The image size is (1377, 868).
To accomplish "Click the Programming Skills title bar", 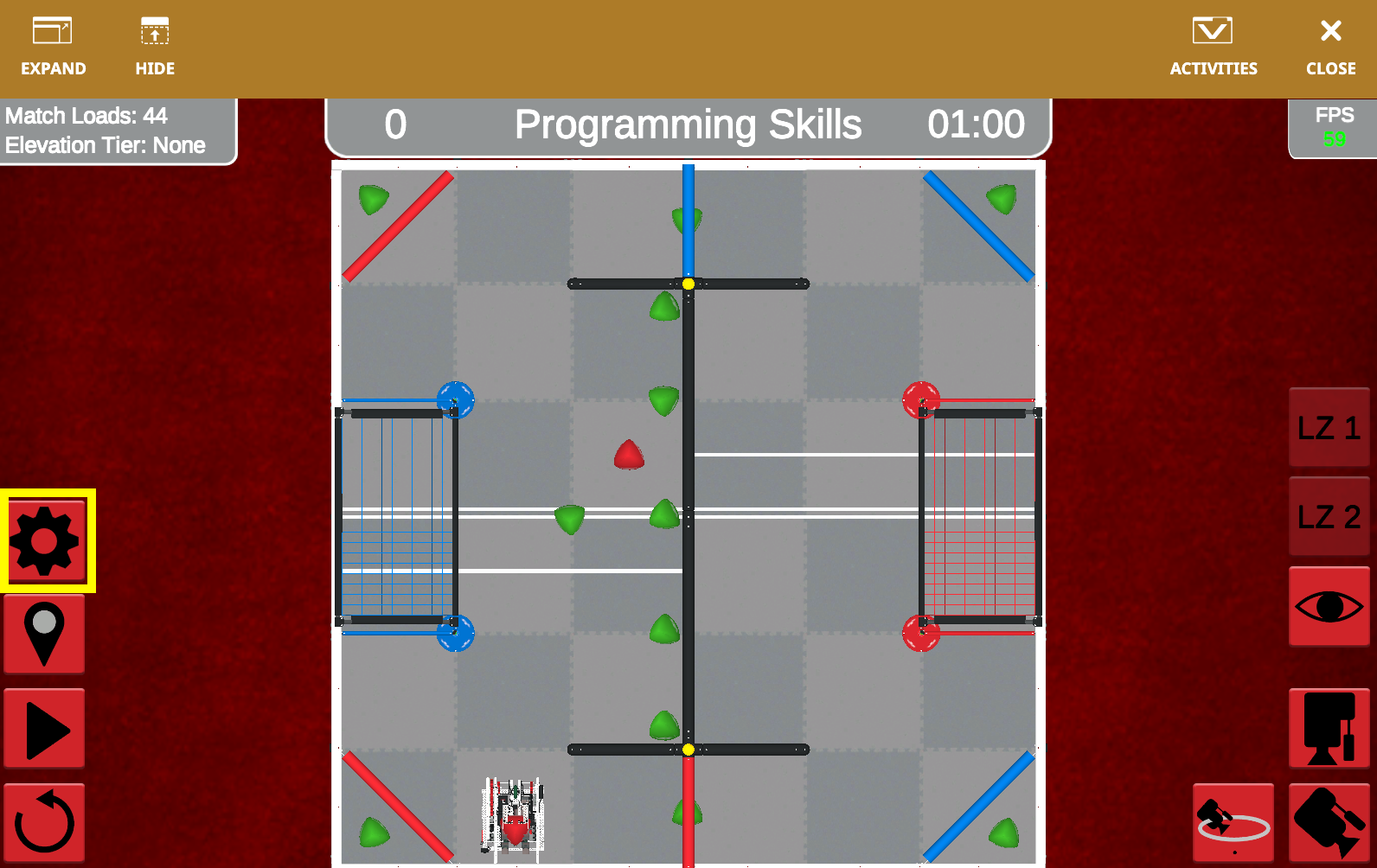I will coord(688,125).
